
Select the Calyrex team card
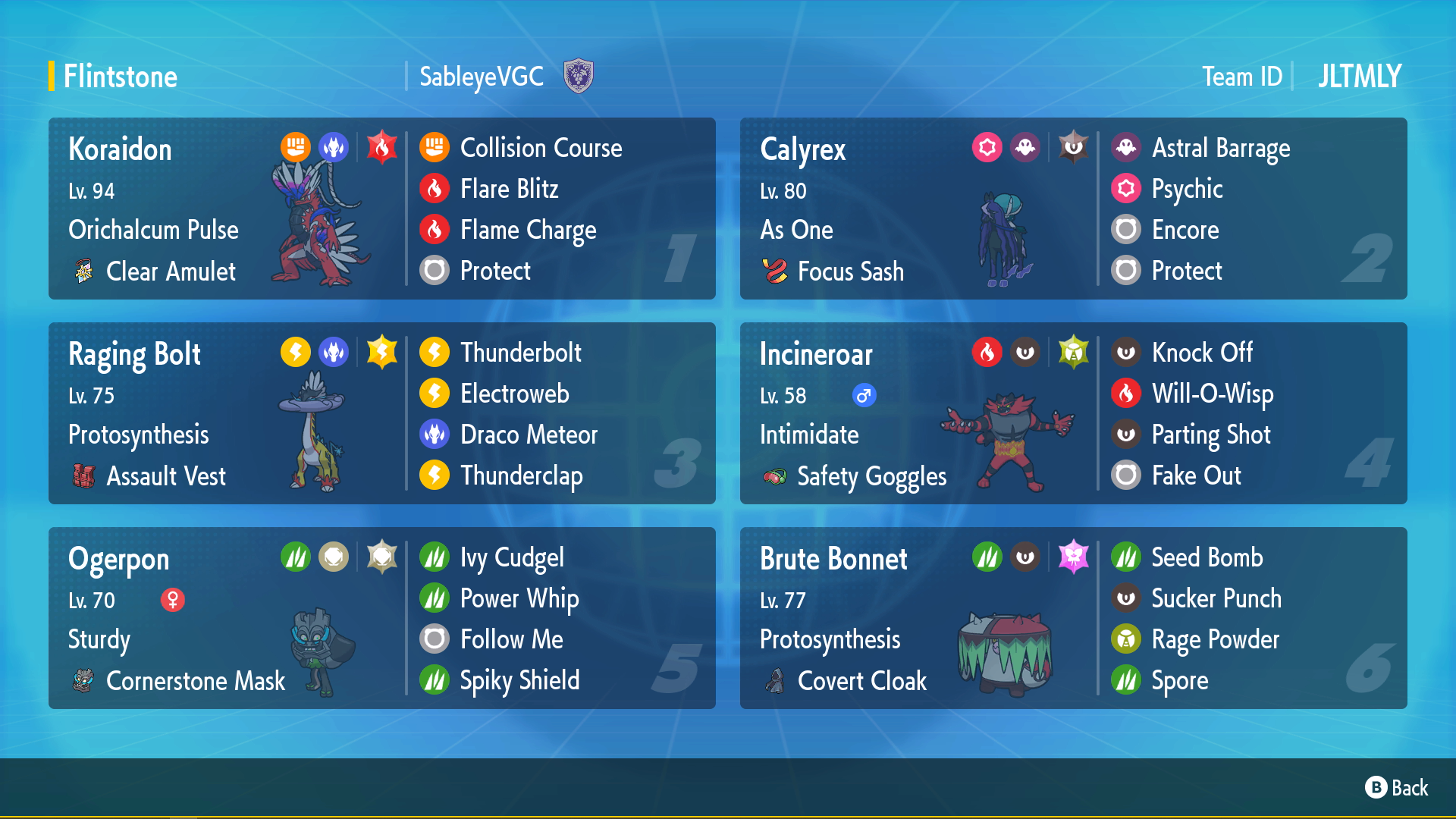coord(1073,209)
